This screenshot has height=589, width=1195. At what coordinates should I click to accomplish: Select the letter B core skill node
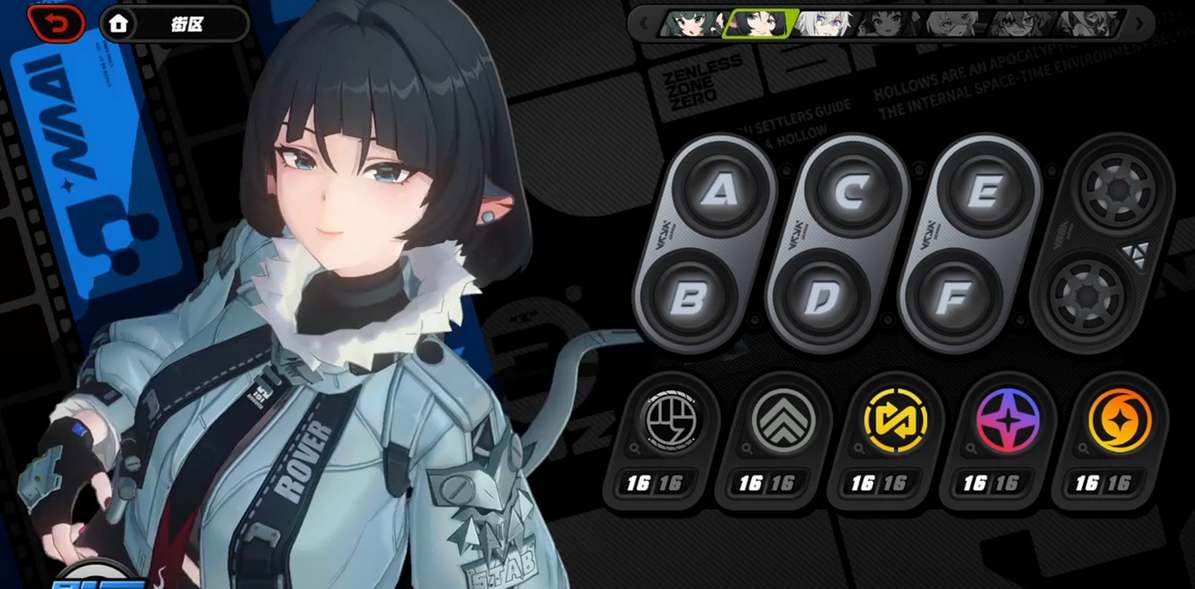688,298
